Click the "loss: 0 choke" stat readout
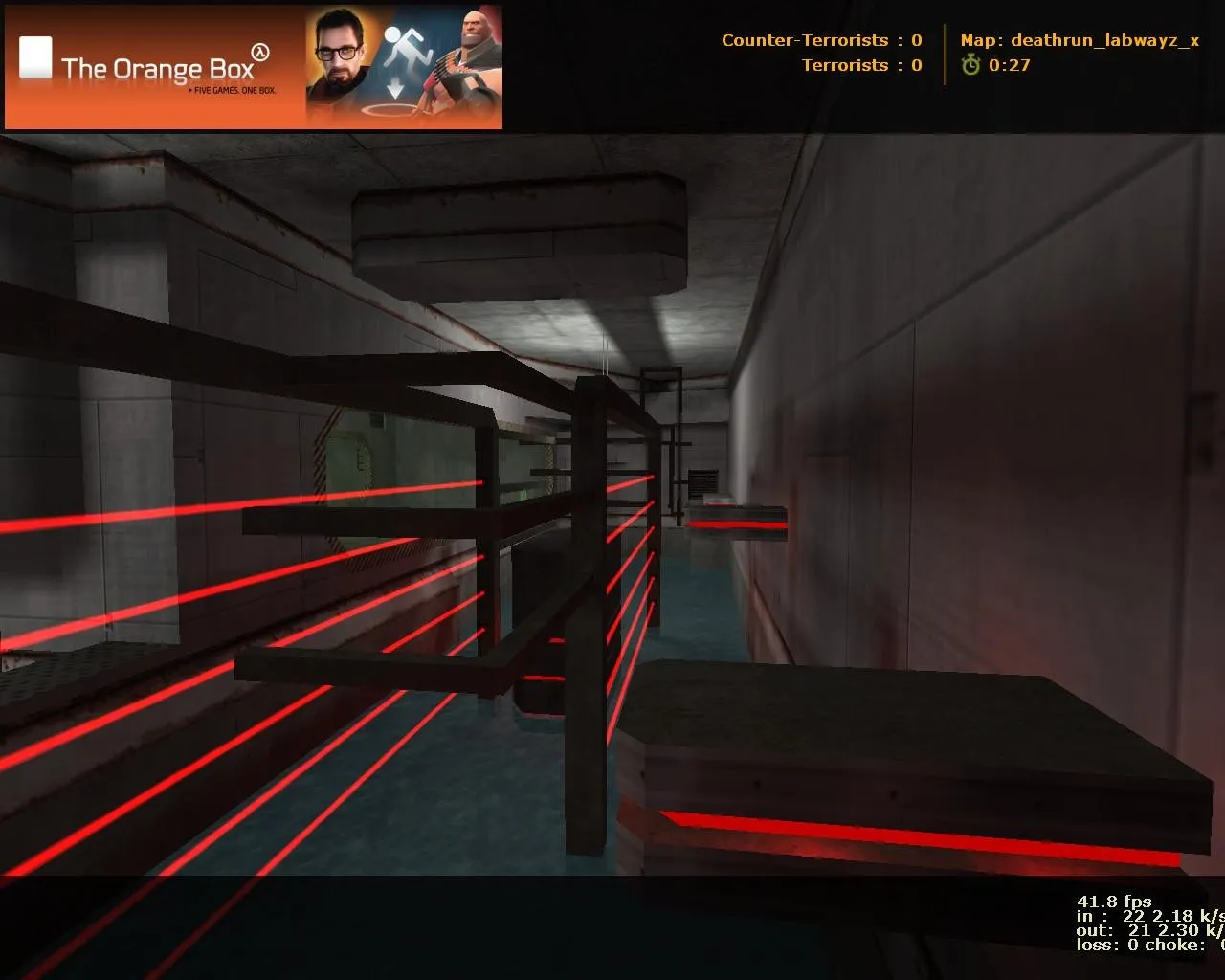The height and width of the screenshot is (980, 1225). 1139,945
